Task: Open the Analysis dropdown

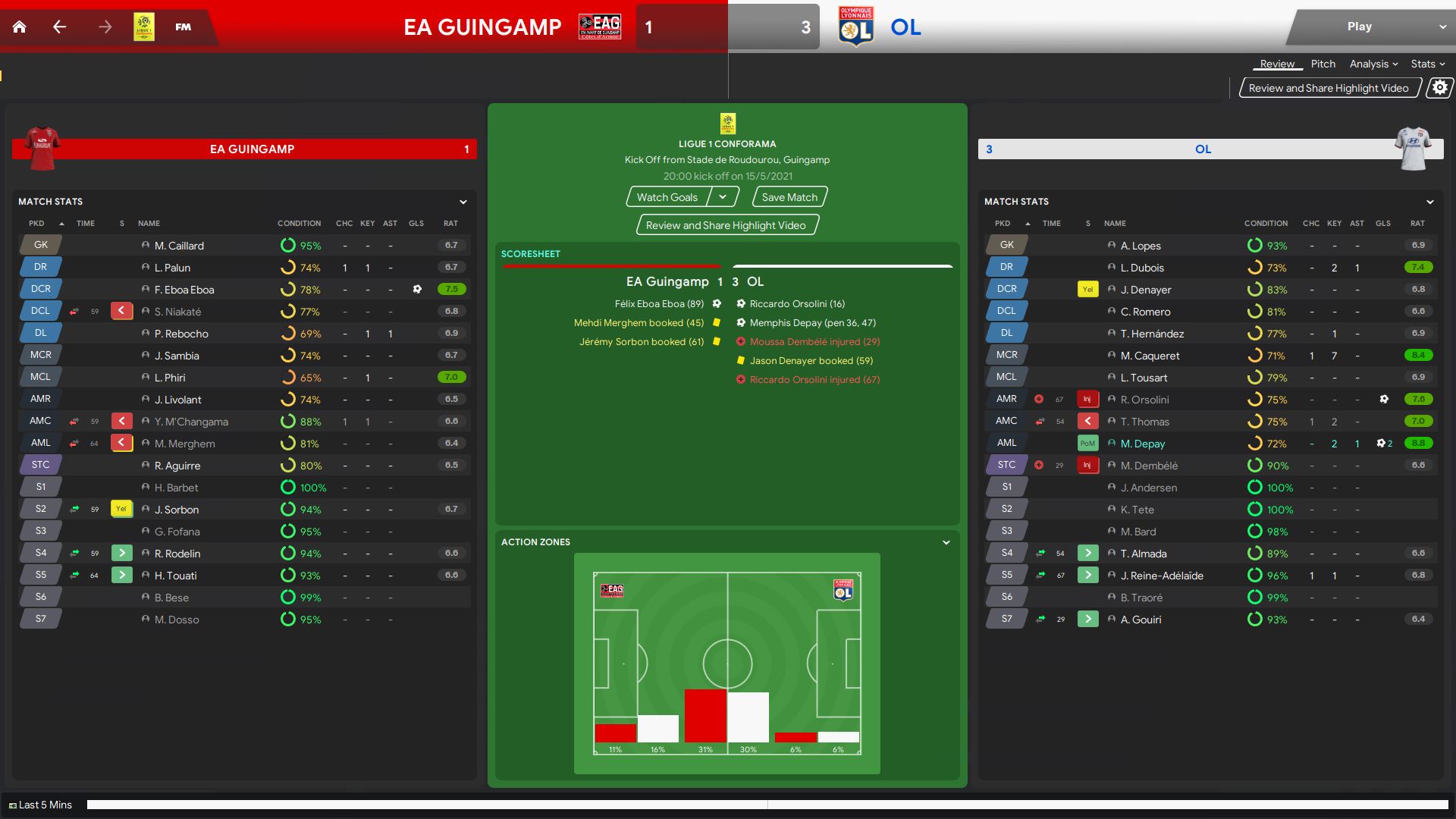Action: [1373, 64]
